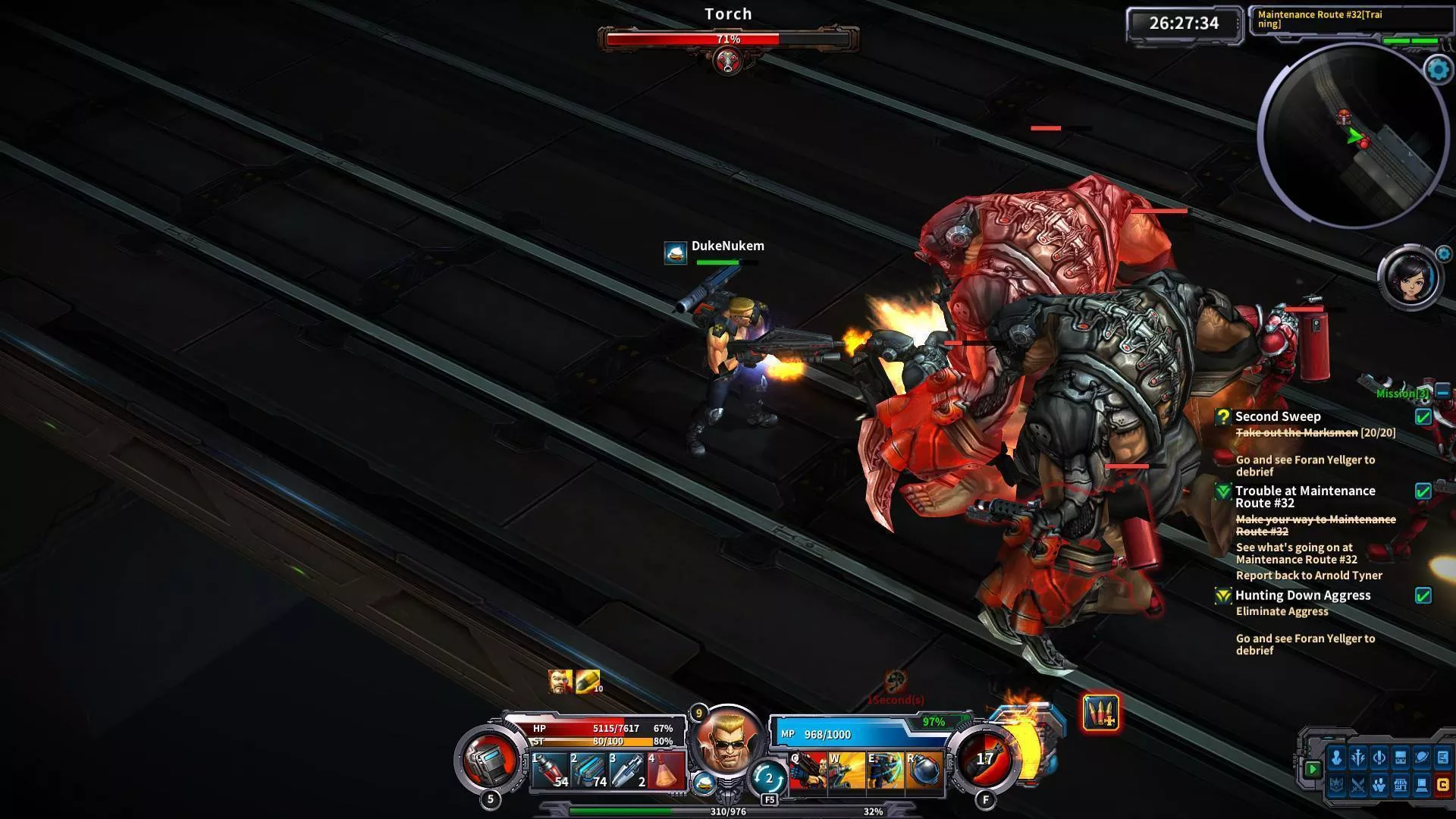The image size is (1456, 819).
Task: Collapse the Mission tracker panel
Action: 1442,392
